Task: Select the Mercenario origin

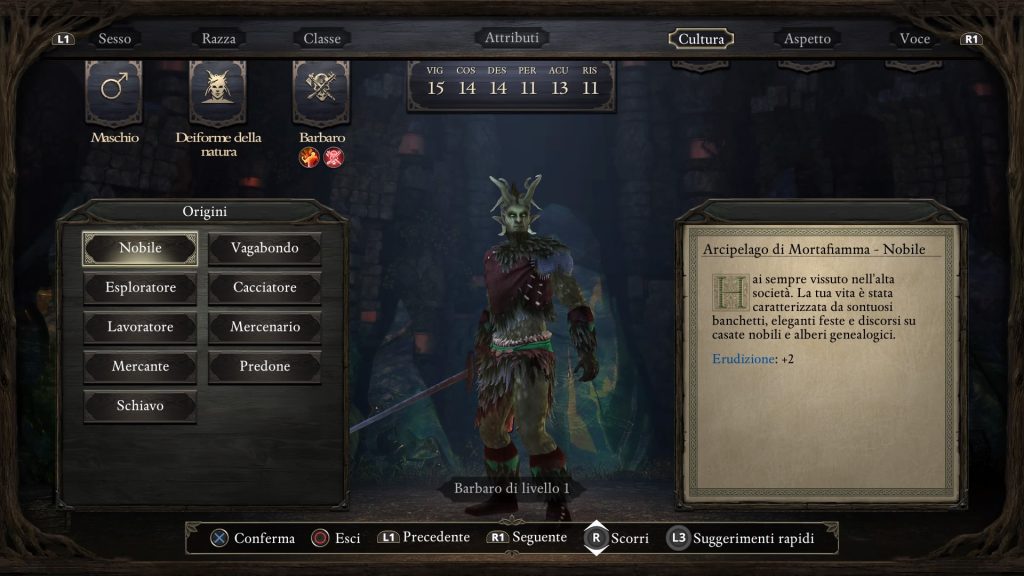Action: pyautogui.click(x=265, y=327)
